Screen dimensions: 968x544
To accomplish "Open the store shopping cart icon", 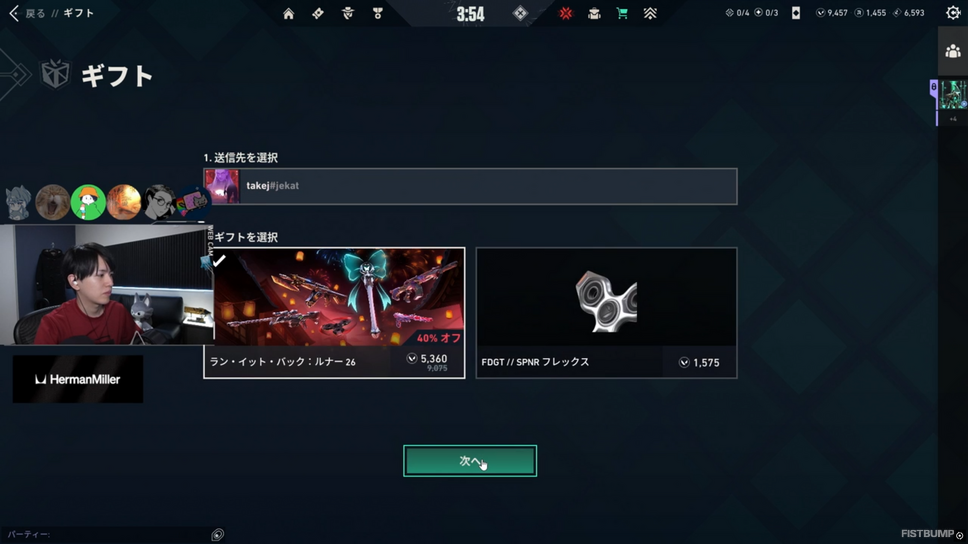I will tap(622, 13).
